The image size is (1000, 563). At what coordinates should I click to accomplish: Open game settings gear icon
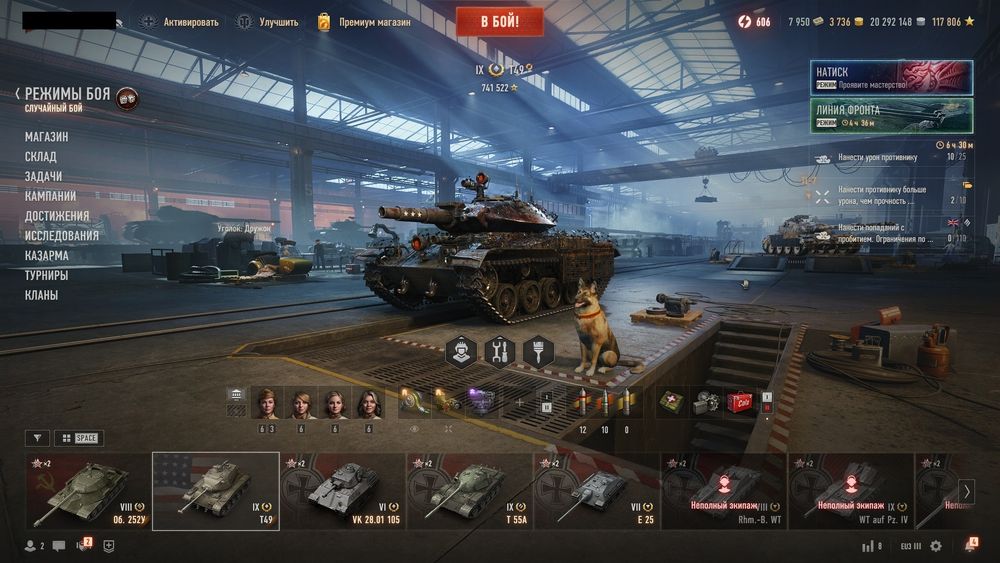[936, 546]
